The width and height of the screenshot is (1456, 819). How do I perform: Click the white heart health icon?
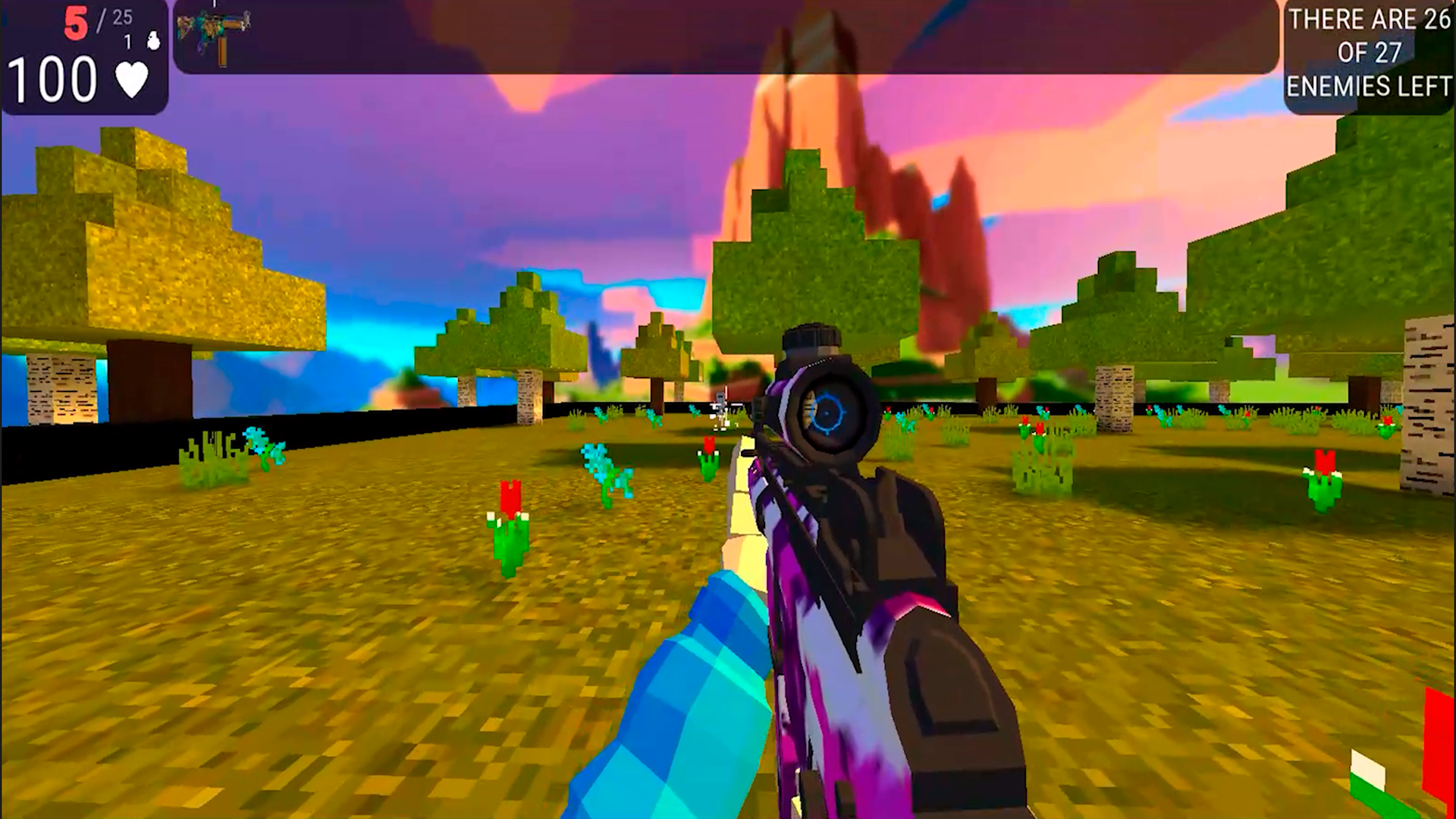point(130,80)
